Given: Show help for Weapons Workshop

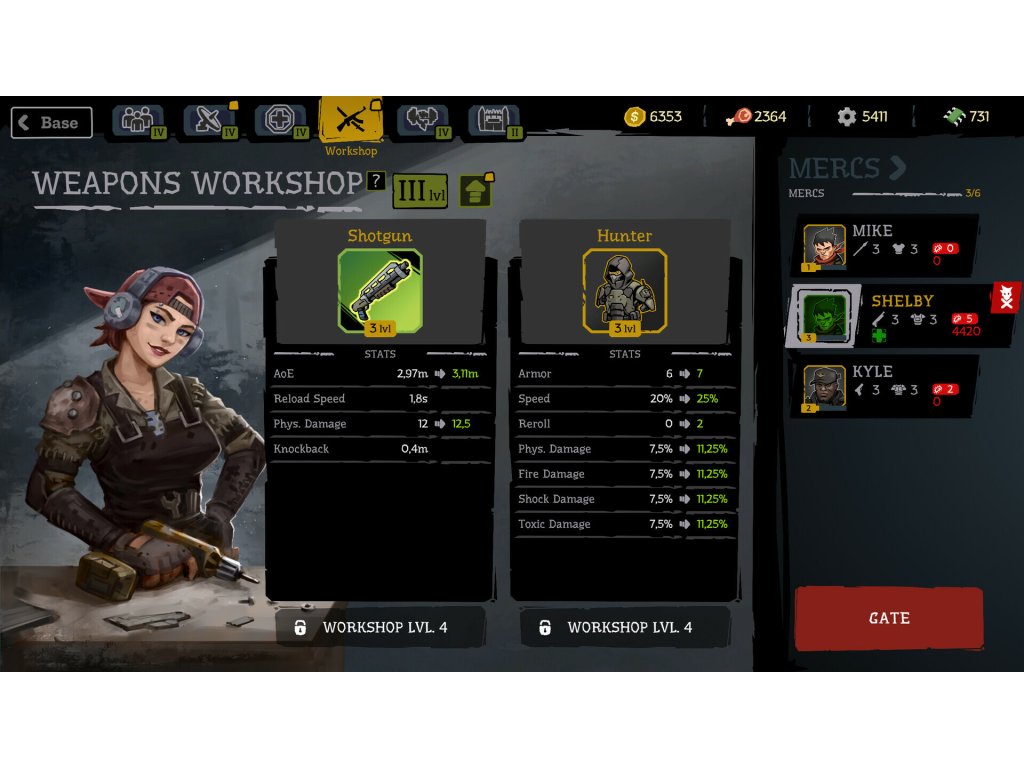Looking at the screenshot, I should 376,181.
